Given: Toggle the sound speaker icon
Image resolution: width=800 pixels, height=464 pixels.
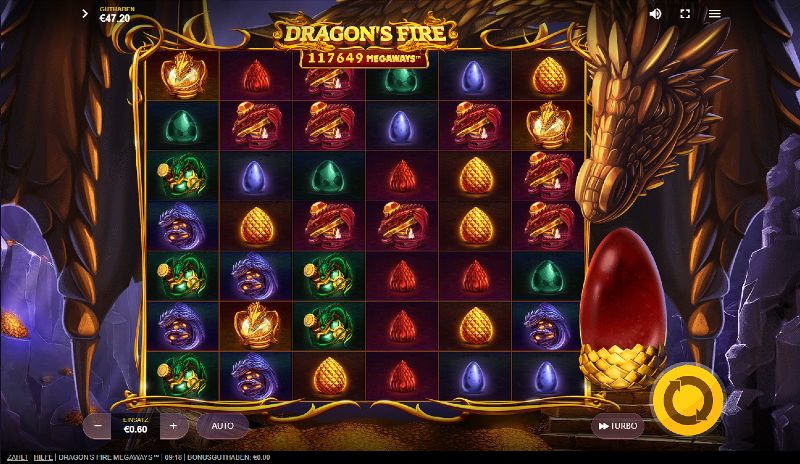Looking at the screenshot, I should point(656,14).
